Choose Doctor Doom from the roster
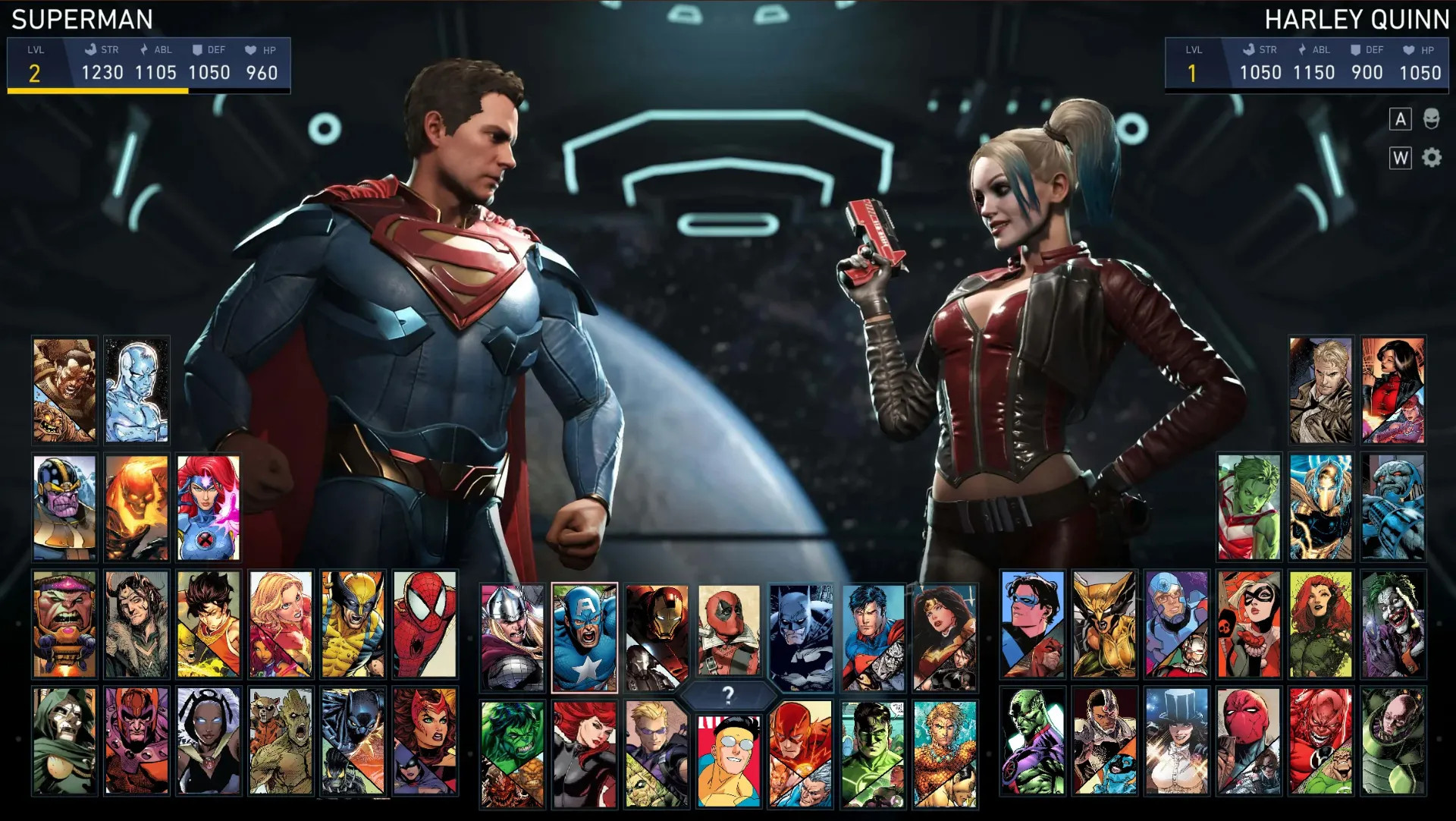The height and width of the screenshot is (821, 1456). click(x=64, y=741)
